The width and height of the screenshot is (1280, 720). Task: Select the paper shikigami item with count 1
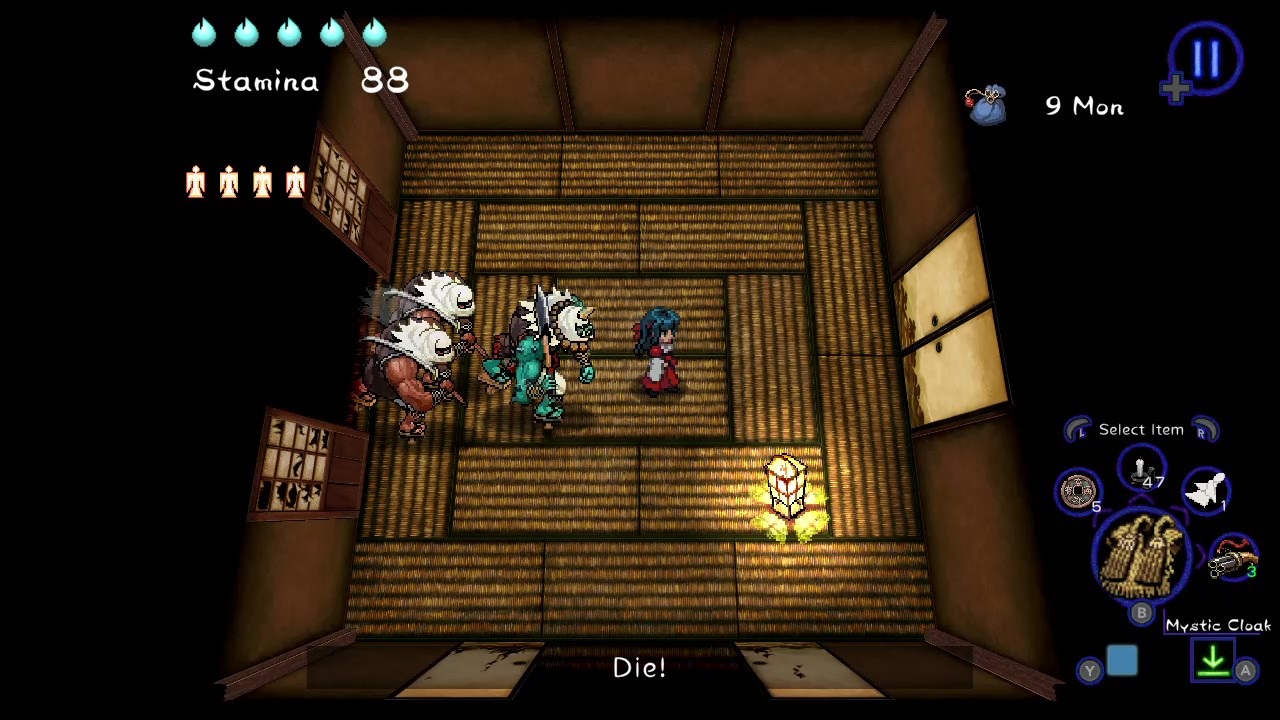pyautogui.click(x=1207, y=490)
